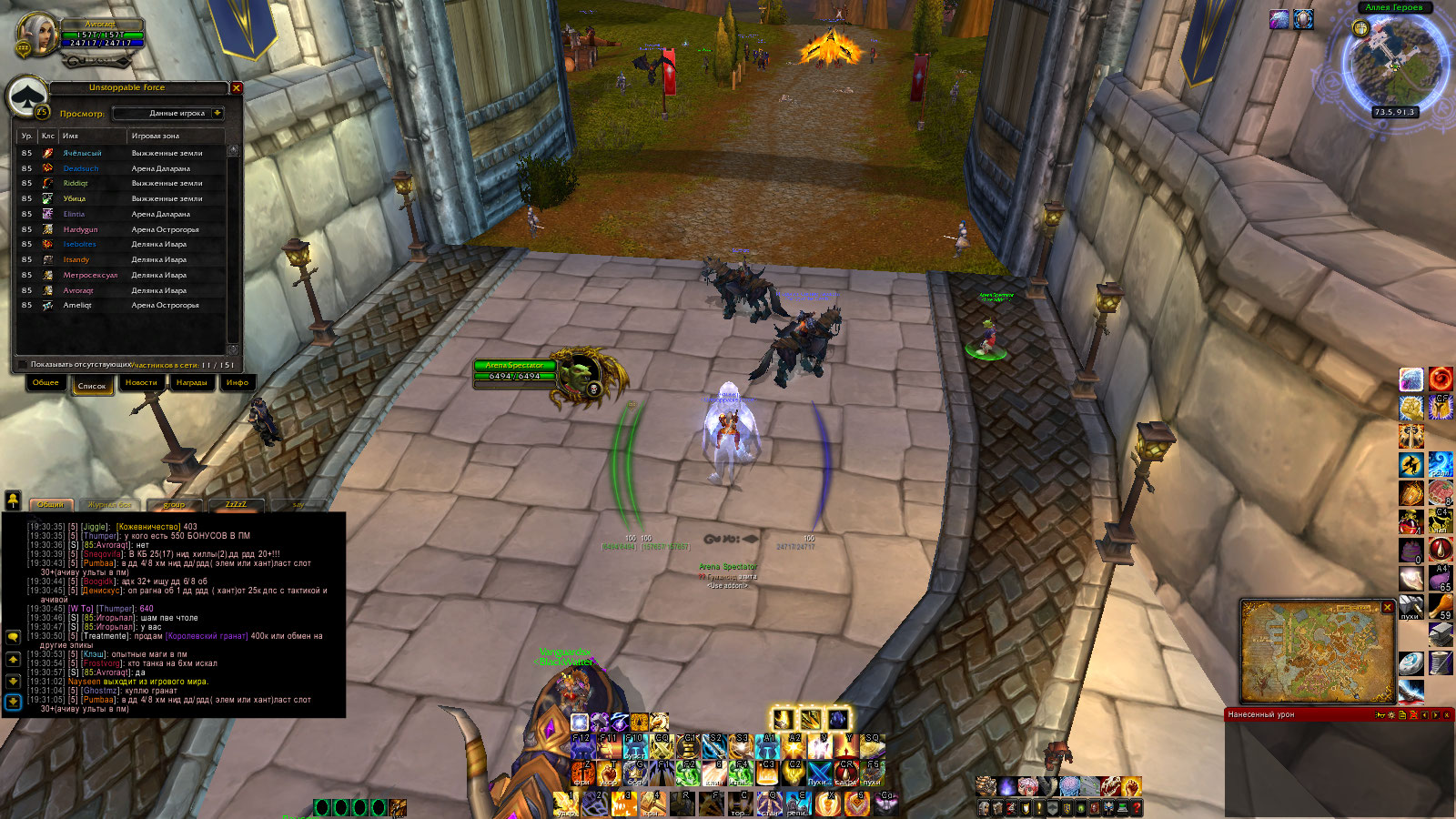Viewport: 1456px width, 819px height.
Task: Close the small city map window
Action: 1388,607
